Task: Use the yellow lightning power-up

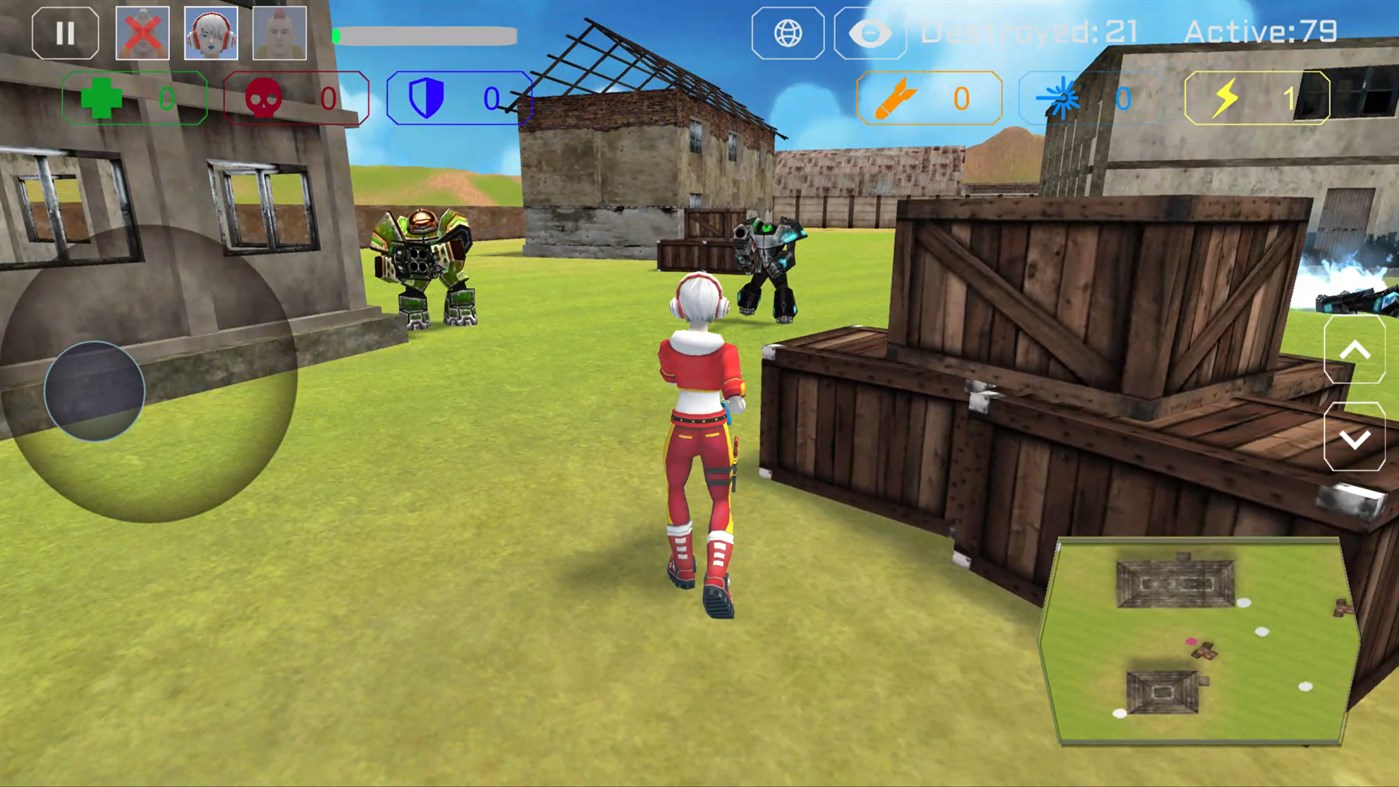Action: 1256,98
